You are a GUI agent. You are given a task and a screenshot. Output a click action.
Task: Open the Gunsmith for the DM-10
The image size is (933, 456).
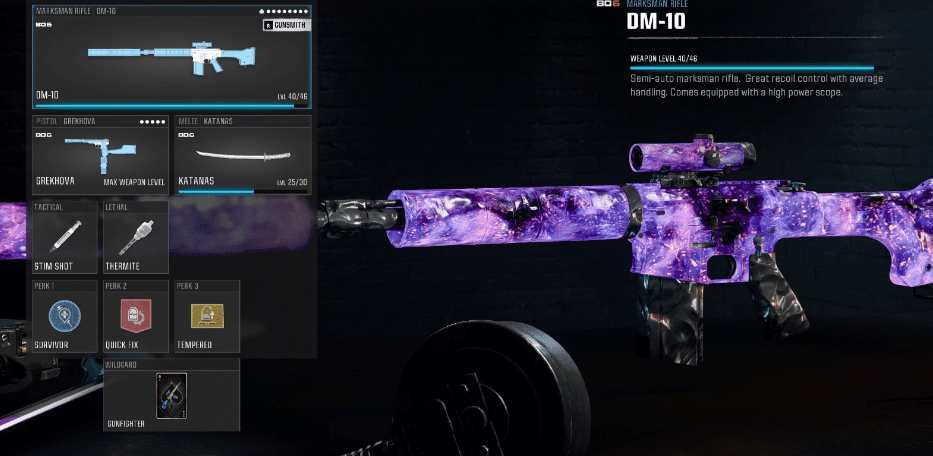286,25
